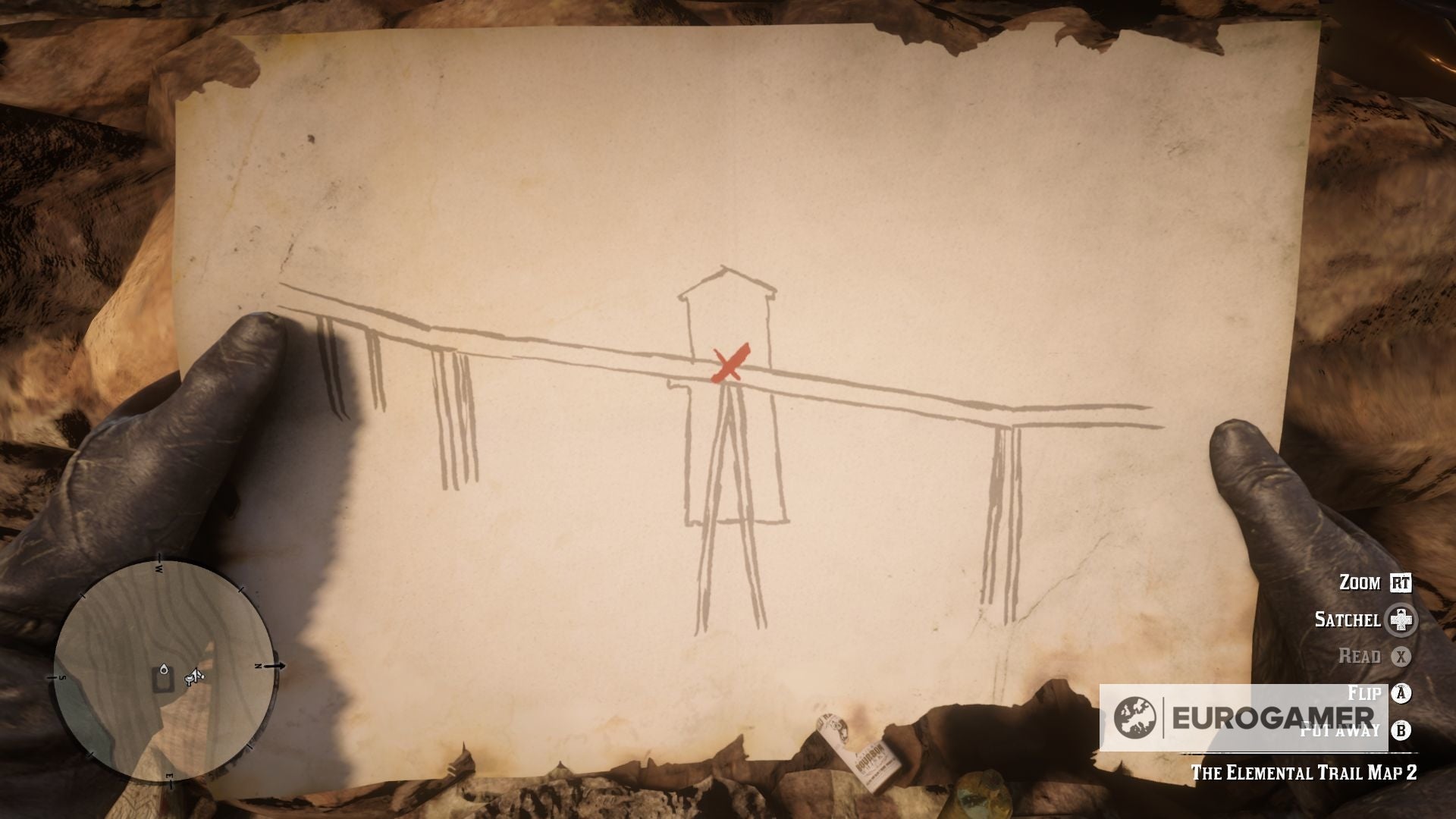Toggle the Read prompt labeled X
The height and width of the screenshot is (819, 1456).
[1360, 656]
